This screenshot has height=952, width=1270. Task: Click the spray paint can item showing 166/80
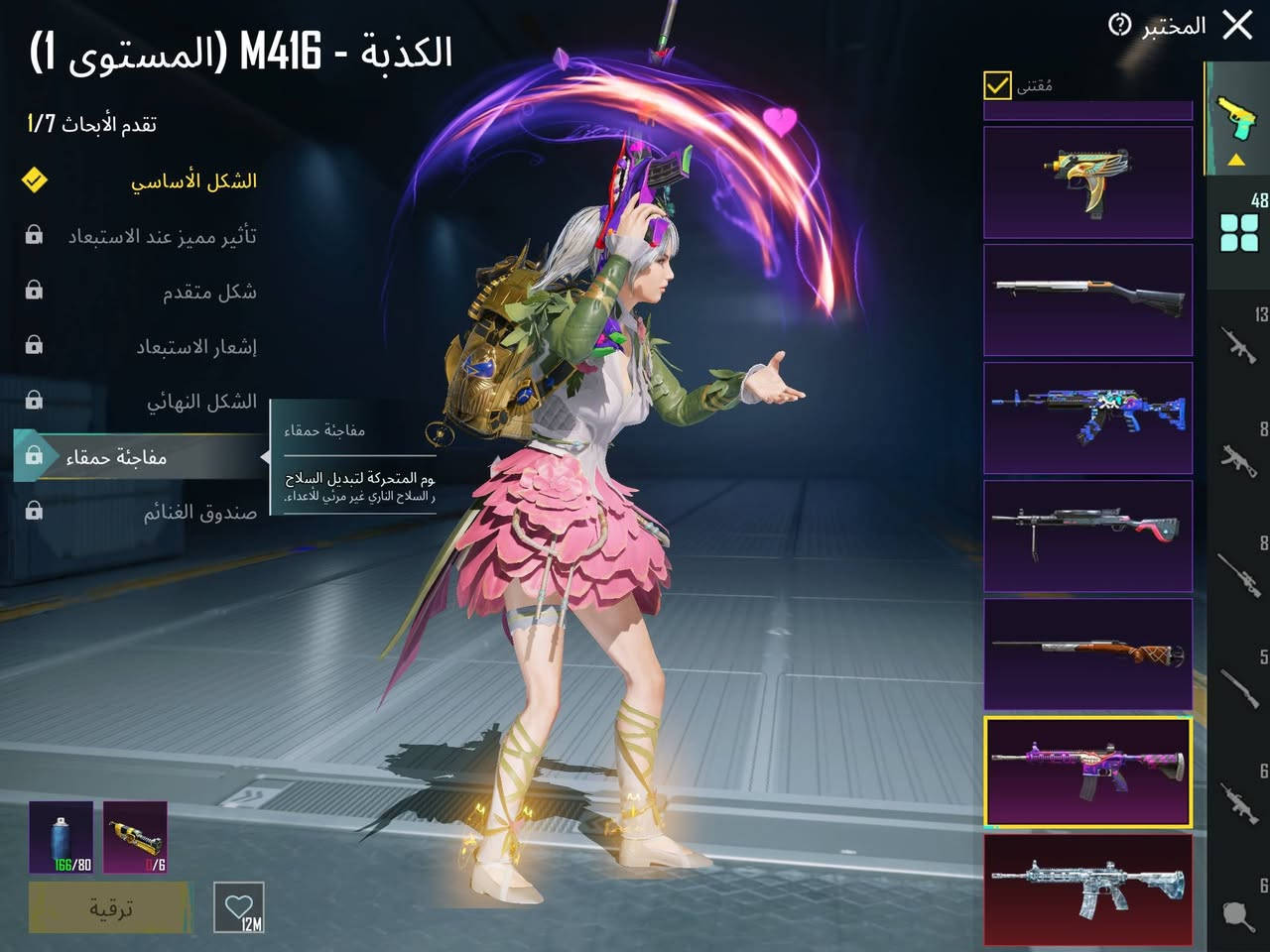(x=62, y=838)
